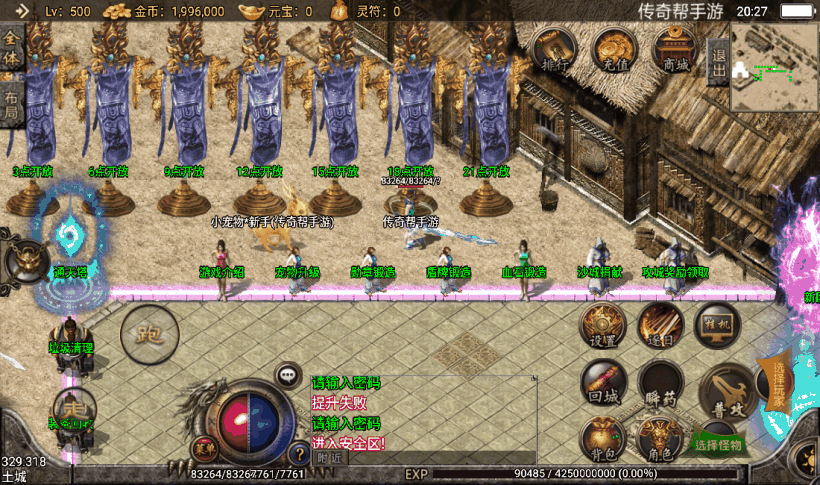Image resolution: width=820 pixels, height=485 pixels.
Task: Open the 角色 character sheet
Action: tap(660, 440)
